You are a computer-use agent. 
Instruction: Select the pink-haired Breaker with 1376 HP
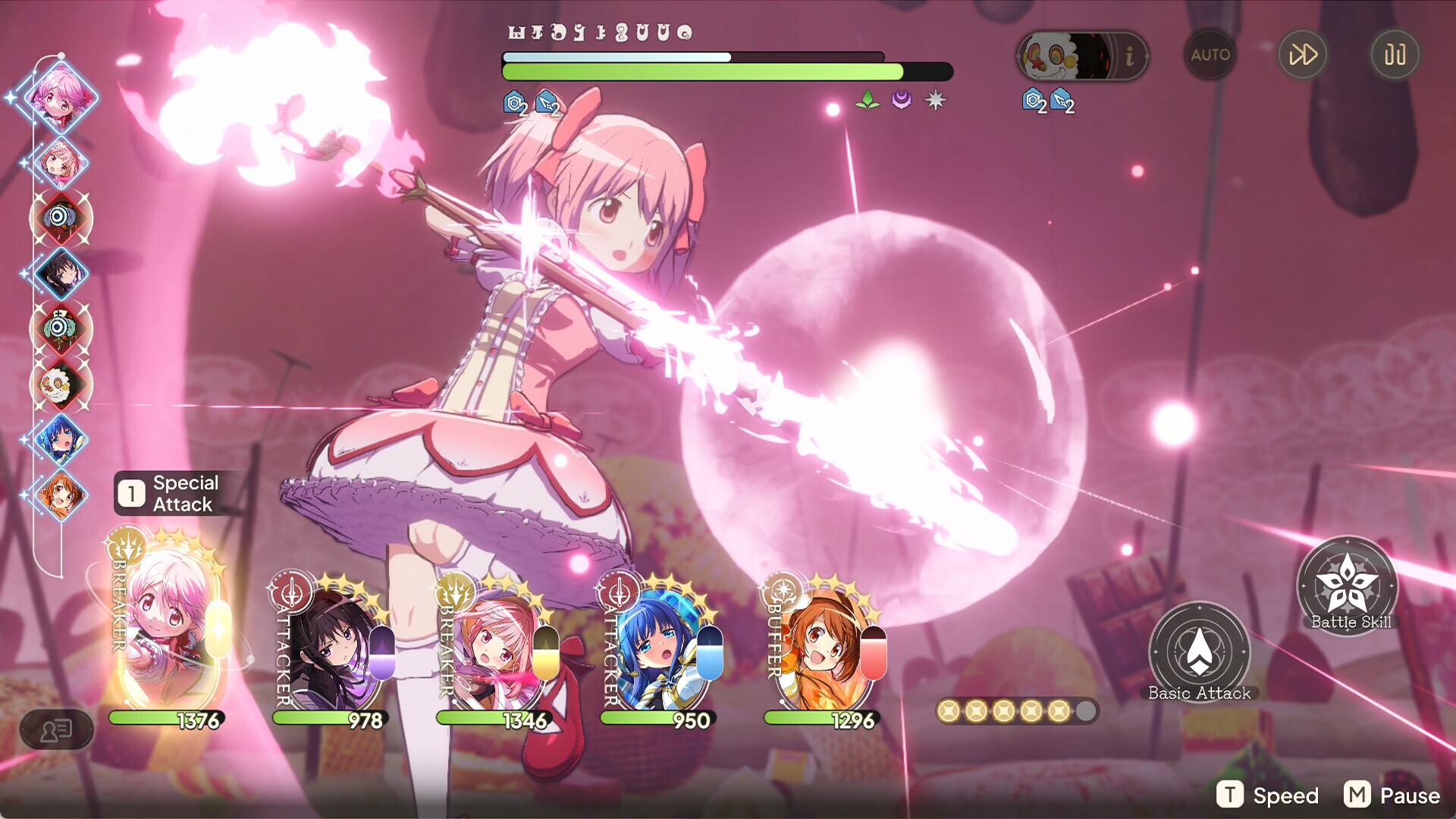[x=168, y=629]
